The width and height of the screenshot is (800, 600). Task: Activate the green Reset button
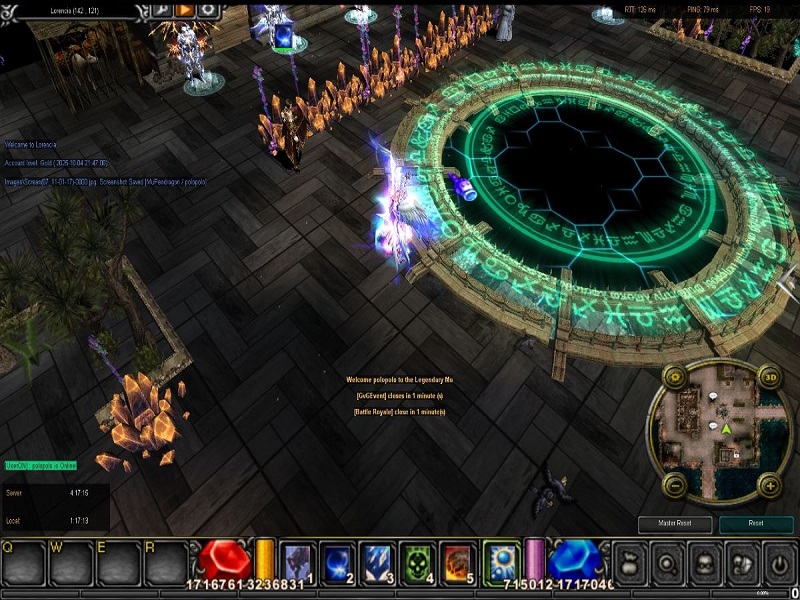click(x=755, y=524)
